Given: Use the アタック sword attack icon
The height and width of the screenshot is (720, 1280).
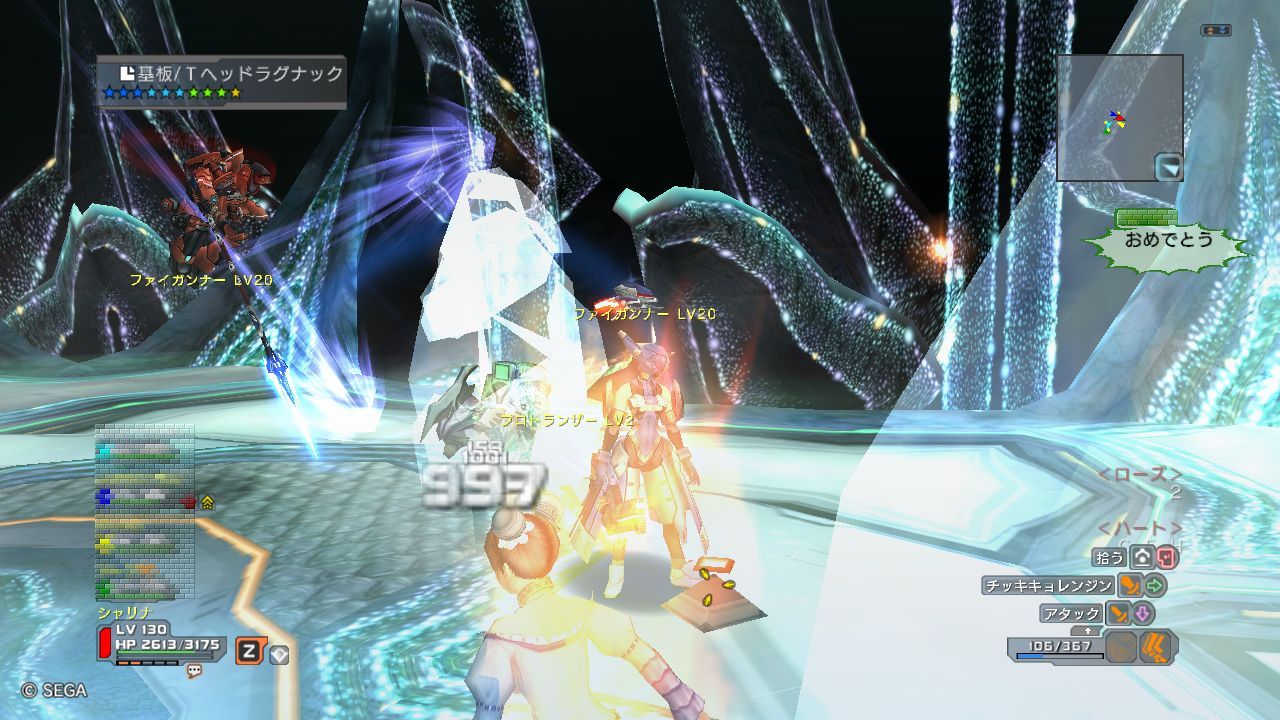Looking at the screenshot, I should 1117,613.
